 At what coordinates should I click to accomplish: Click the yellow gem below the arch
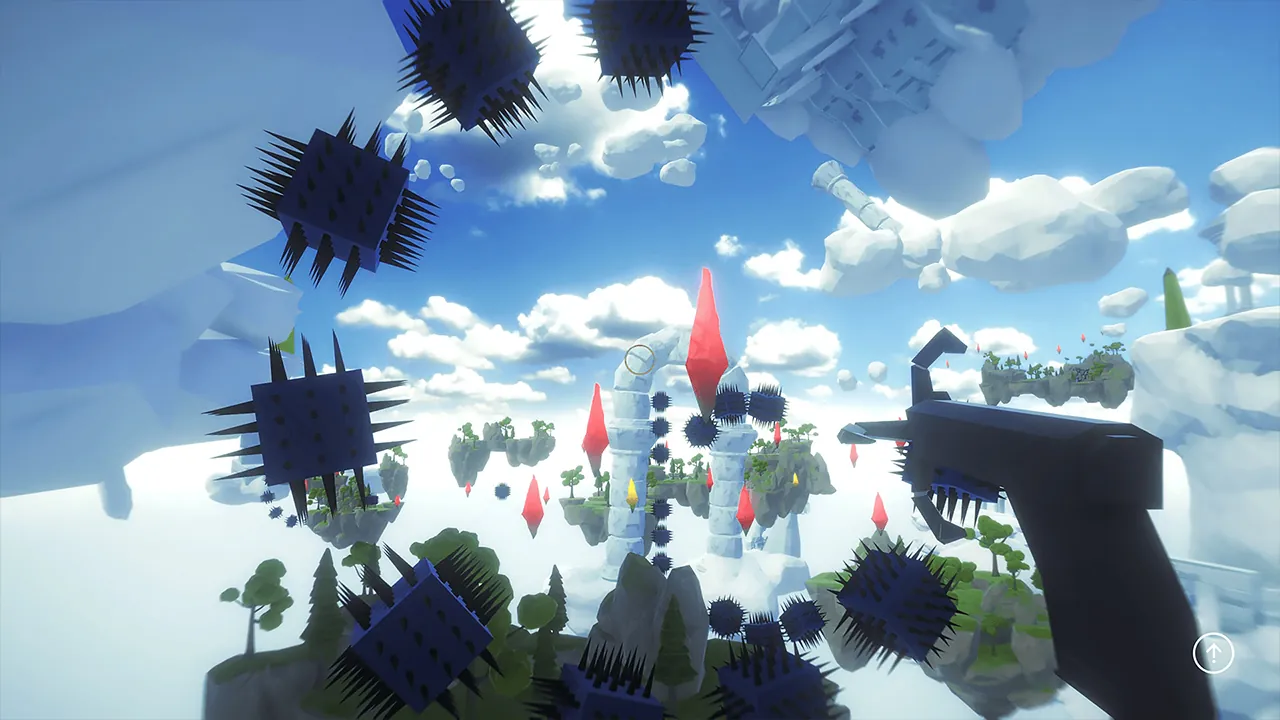coord(633,493)
